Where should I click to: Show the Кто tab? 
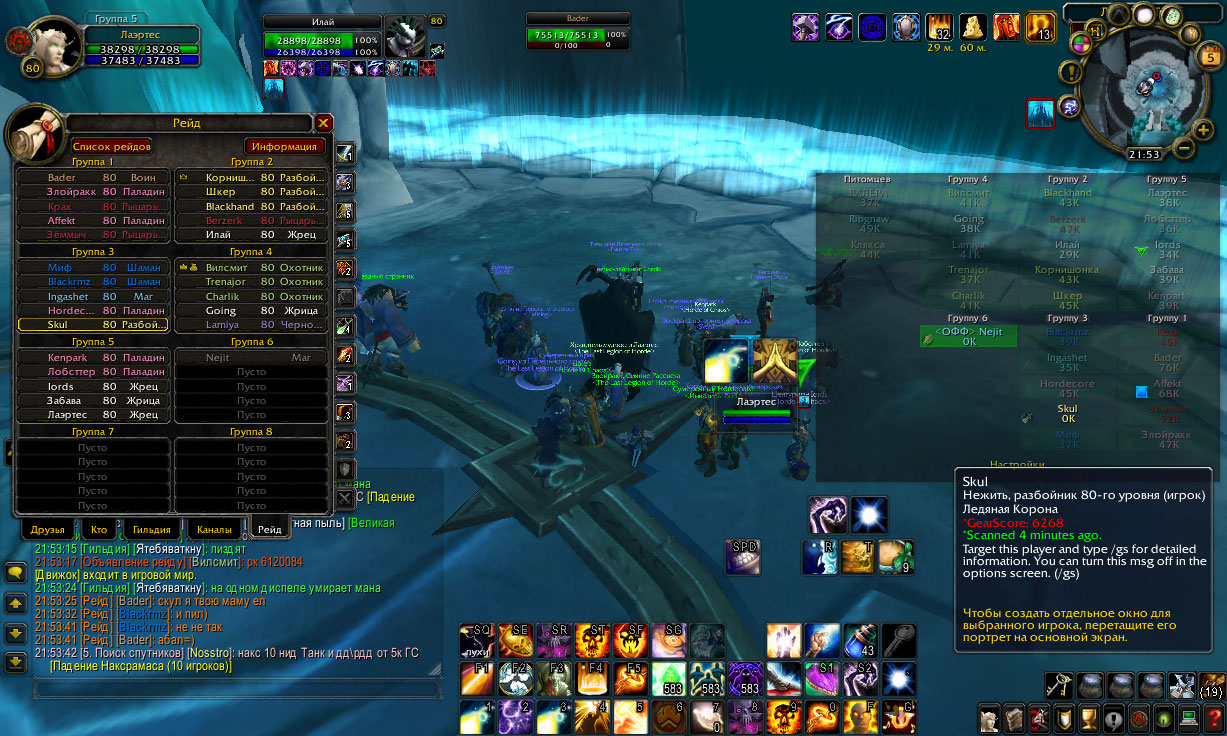click(x=99, y=529)
